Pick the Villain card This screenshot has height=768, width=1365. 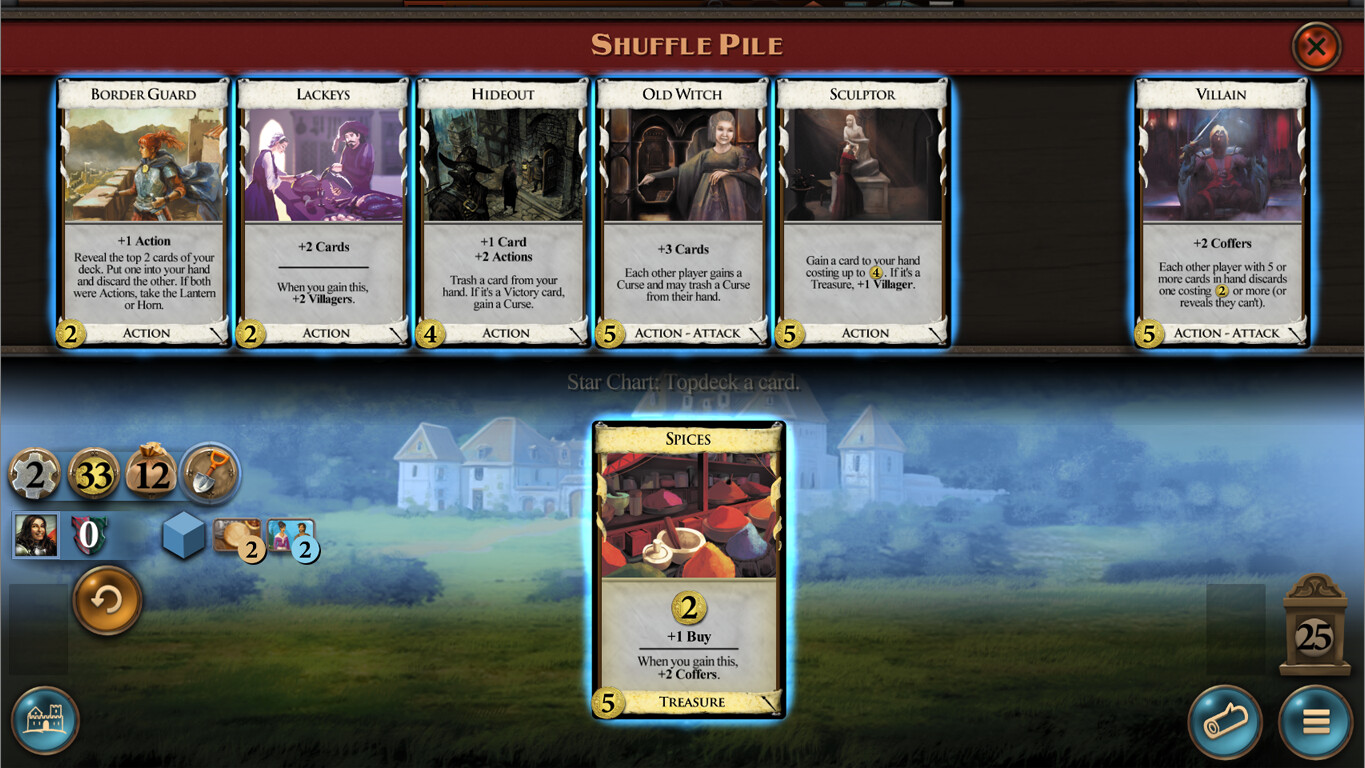click(x=1222, y=212)
